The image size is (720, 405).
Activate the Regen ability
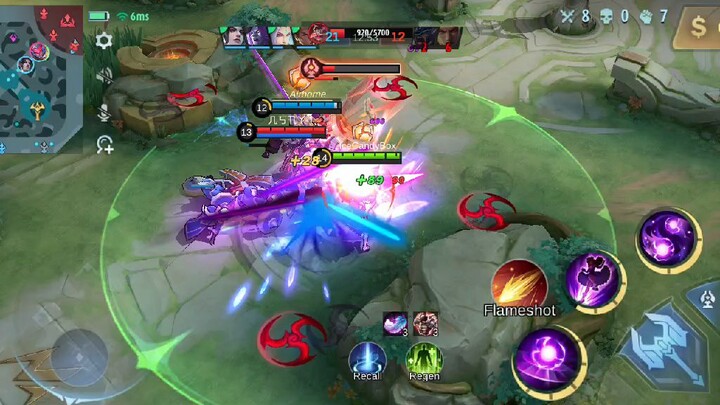[424, 359]
